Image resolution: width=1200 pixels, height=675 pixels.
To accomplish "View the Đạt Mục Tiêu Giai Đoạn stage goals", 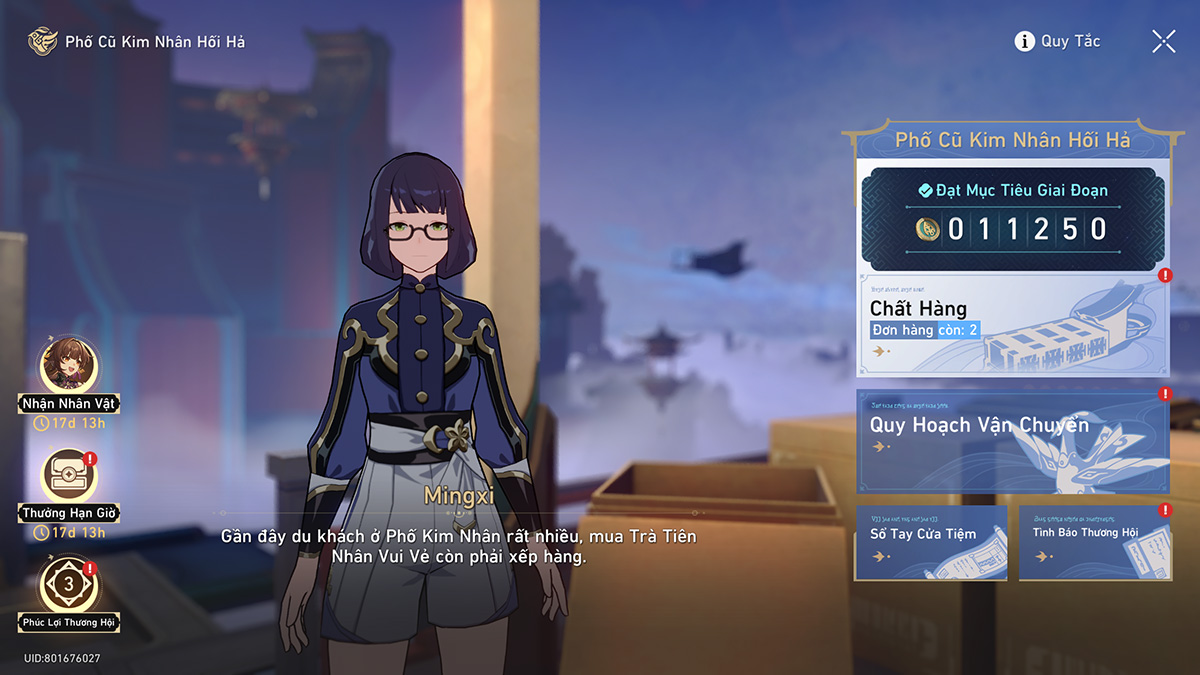I will click(1012, 214).
